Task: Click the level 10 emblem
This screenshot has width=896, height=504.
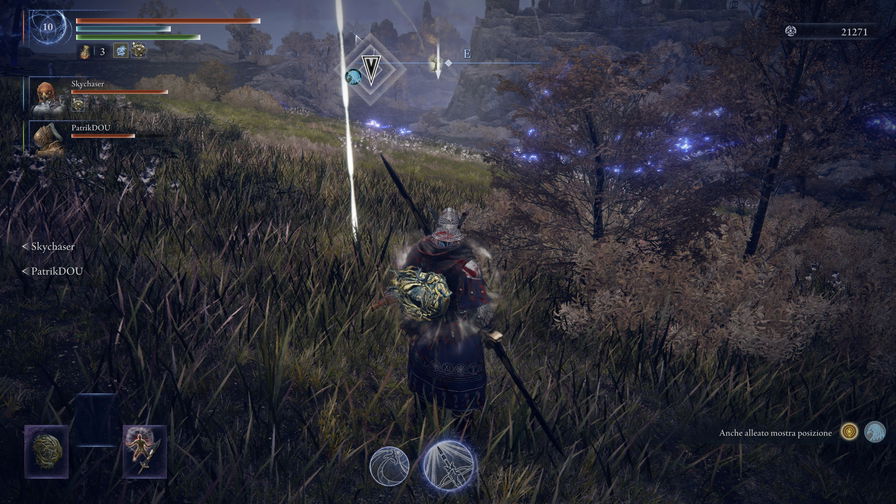Action: (47, 27)
